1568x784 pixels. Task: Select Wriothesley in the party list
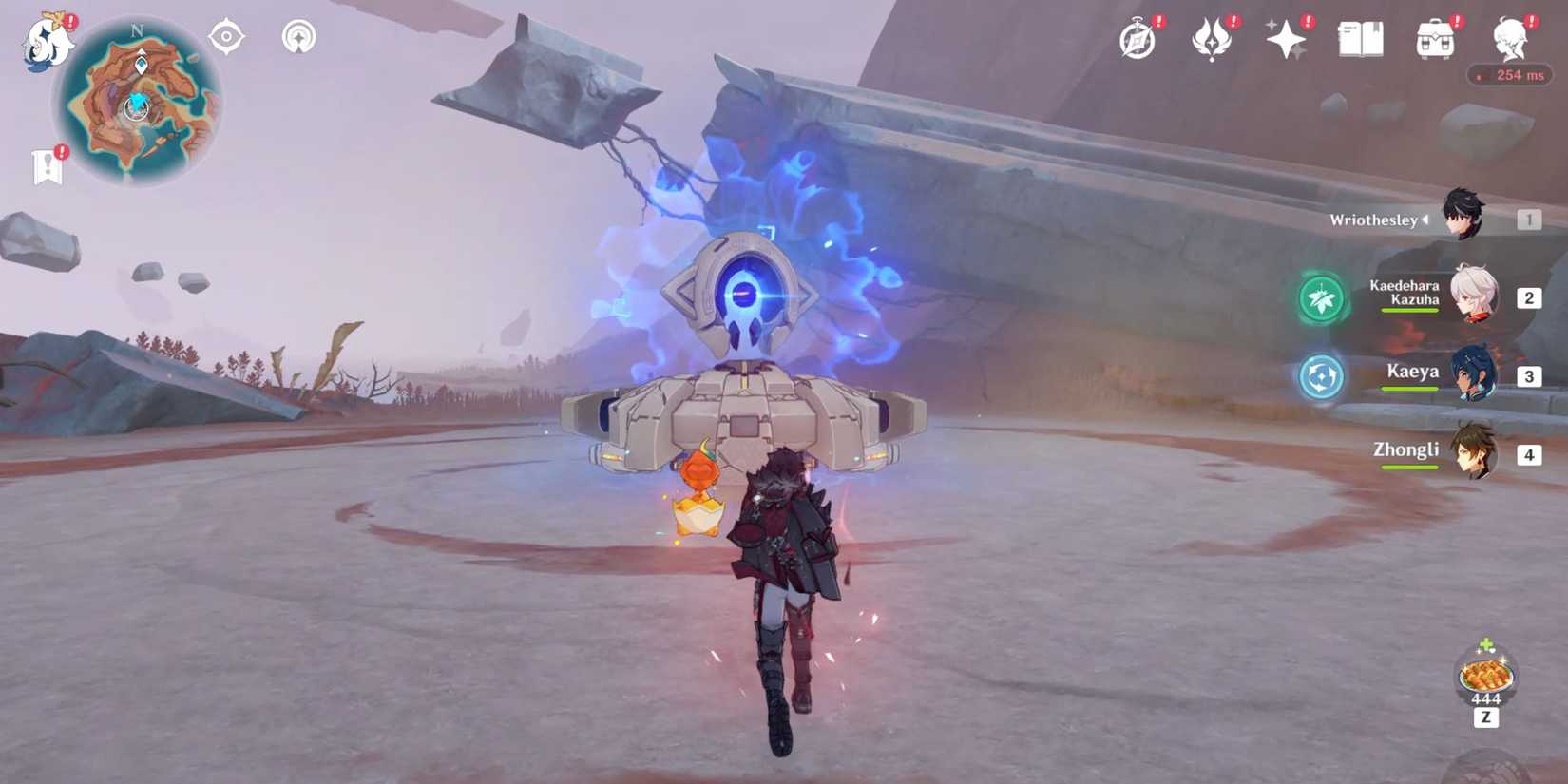pos(1461,217)
